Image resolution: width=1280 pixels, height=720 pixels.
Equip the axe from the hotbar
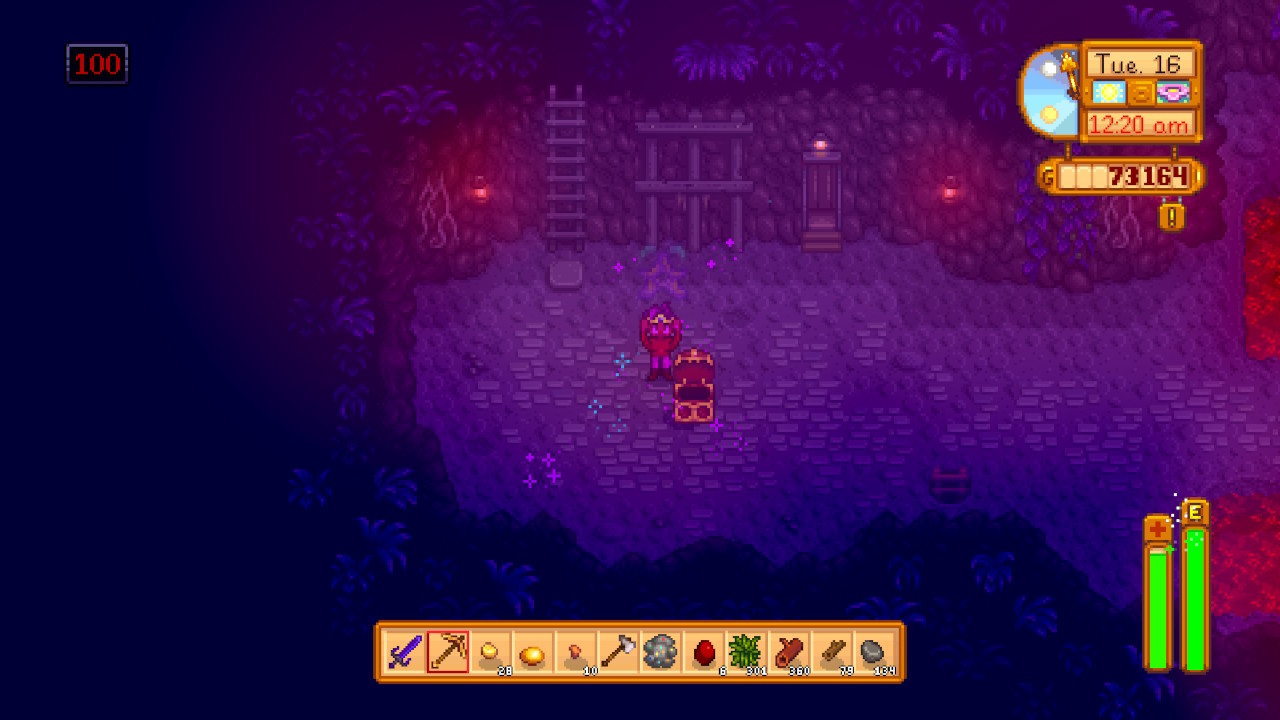(619, 653)
